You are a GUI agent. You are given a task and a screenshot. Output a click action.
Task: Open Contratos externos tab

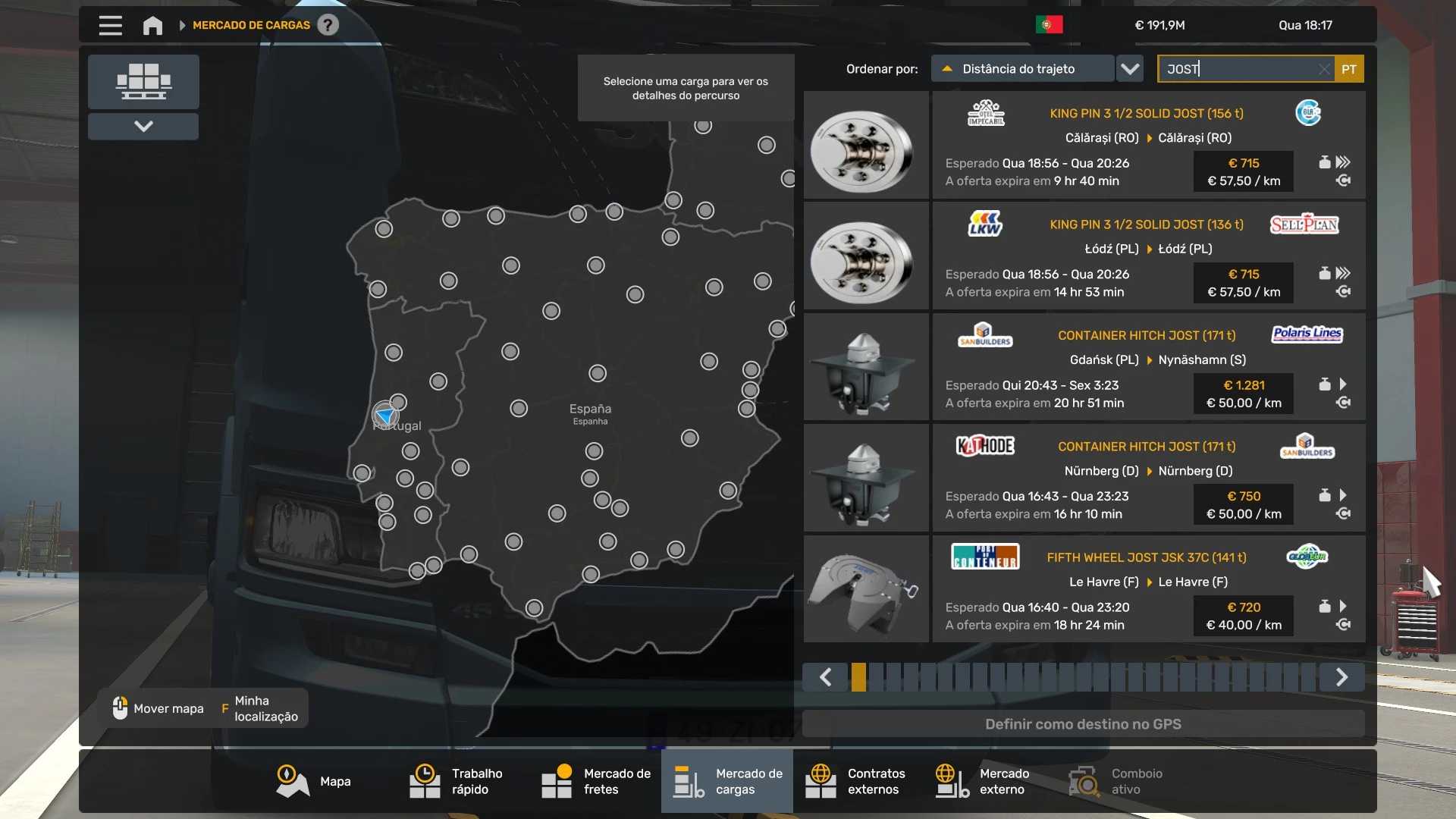point(855,781)
